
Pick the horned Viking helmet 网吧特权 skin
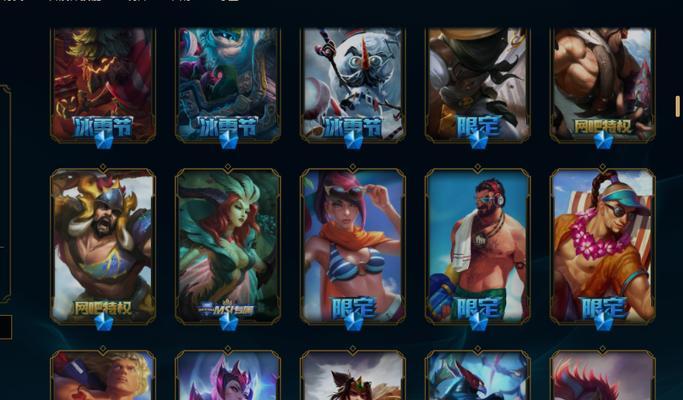[x=103, y=245]
